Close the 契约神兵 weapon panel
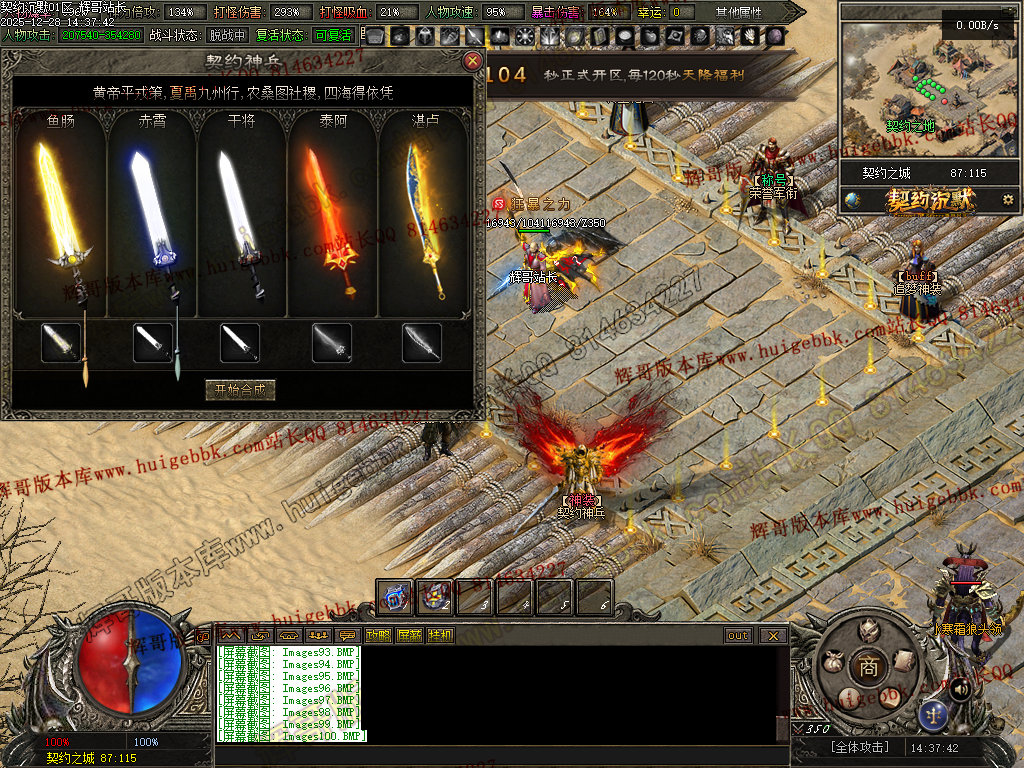Viewport: 1024px width, 768px height. pyautogui.click(x=473, y=61)
